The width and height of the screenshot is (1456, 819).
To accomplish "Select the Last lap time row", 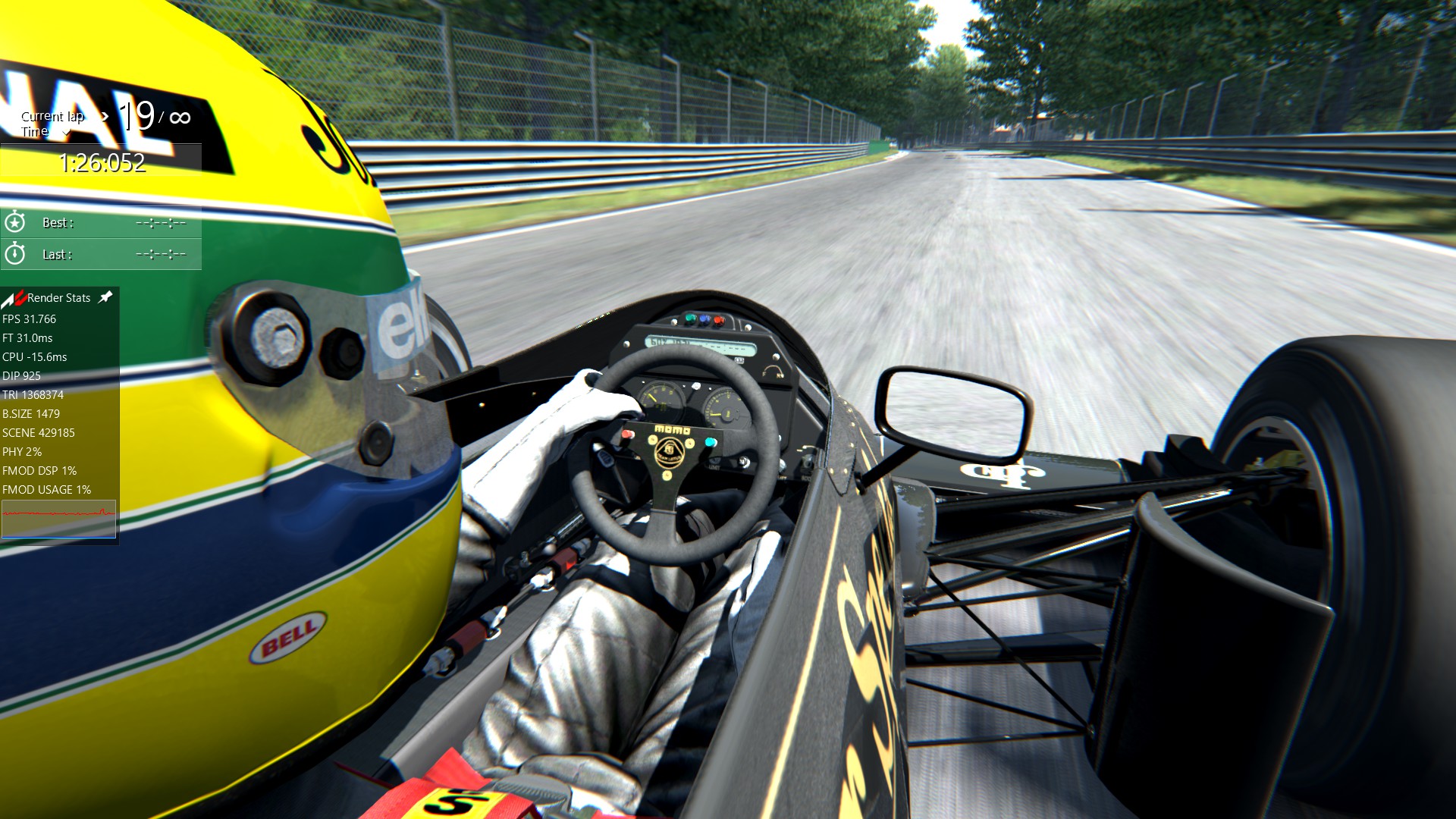I will 101,255.
